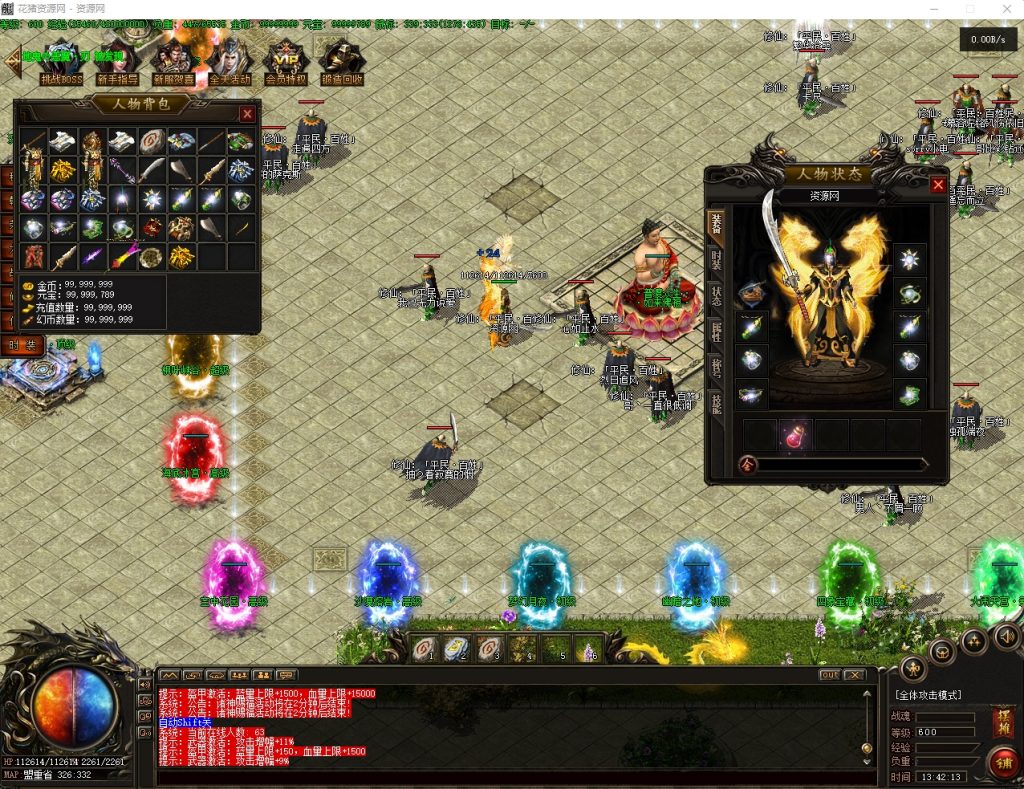Screen dimensions: 1024x789
Task: Open the 属性 attributes tab
Action: [716, 331]
